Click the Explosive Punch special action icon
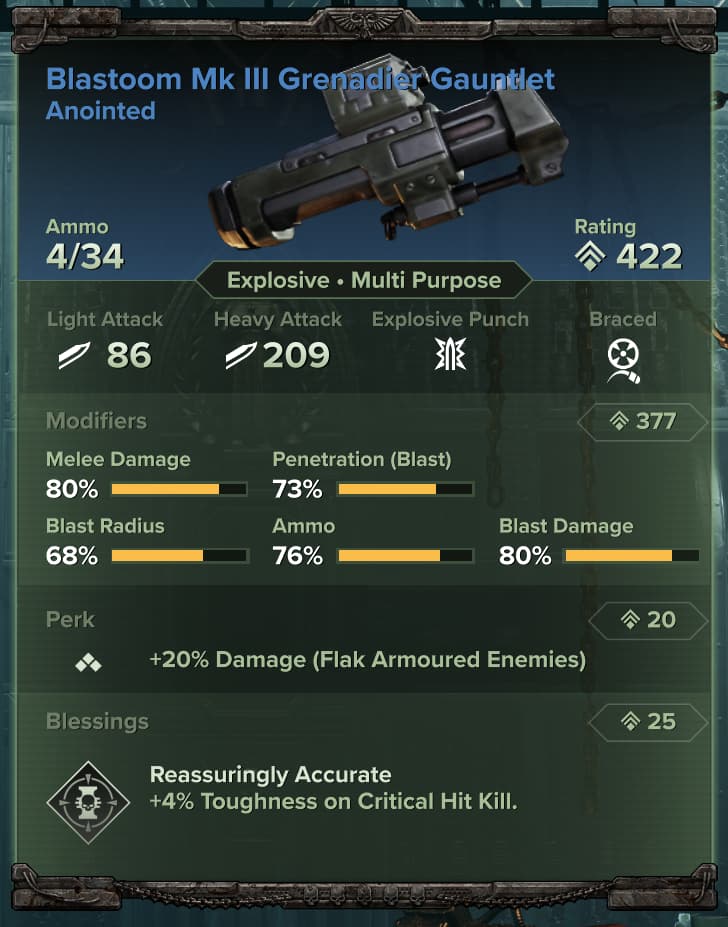 [450, 356]
